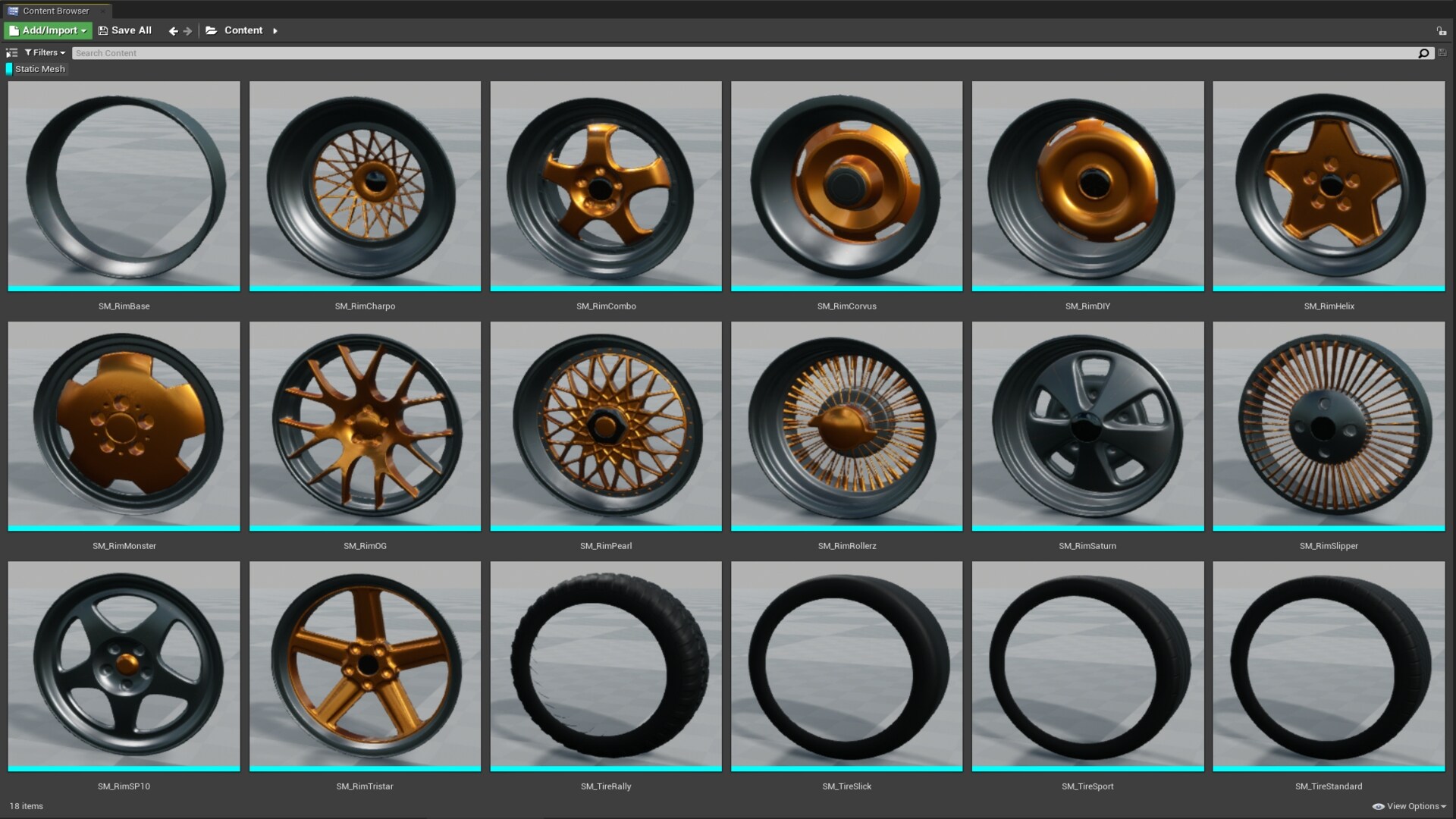The image size is (1456, 819).
Task: Open the Sources panel toggle icon
Action: click(11, 53)
